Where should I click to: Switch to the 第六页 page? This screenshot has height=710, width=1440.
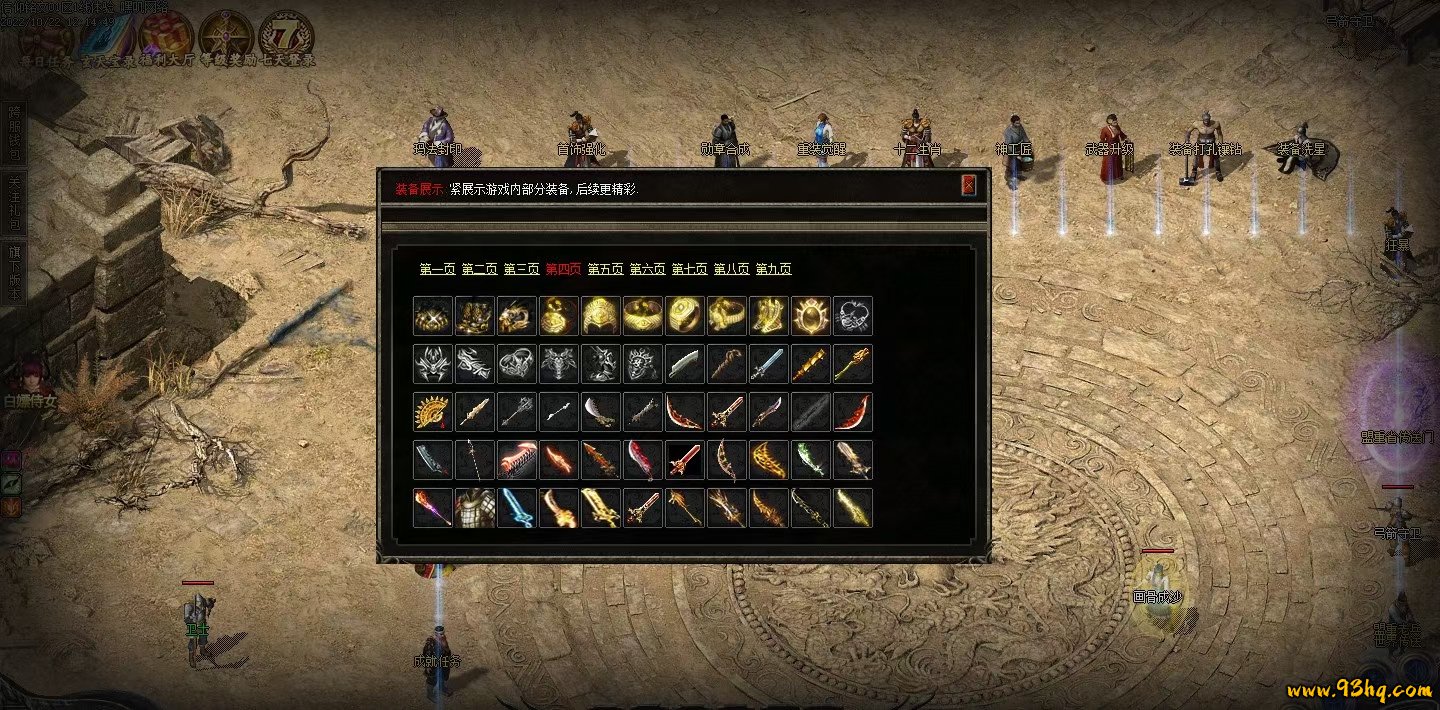(x=647, y=269)
